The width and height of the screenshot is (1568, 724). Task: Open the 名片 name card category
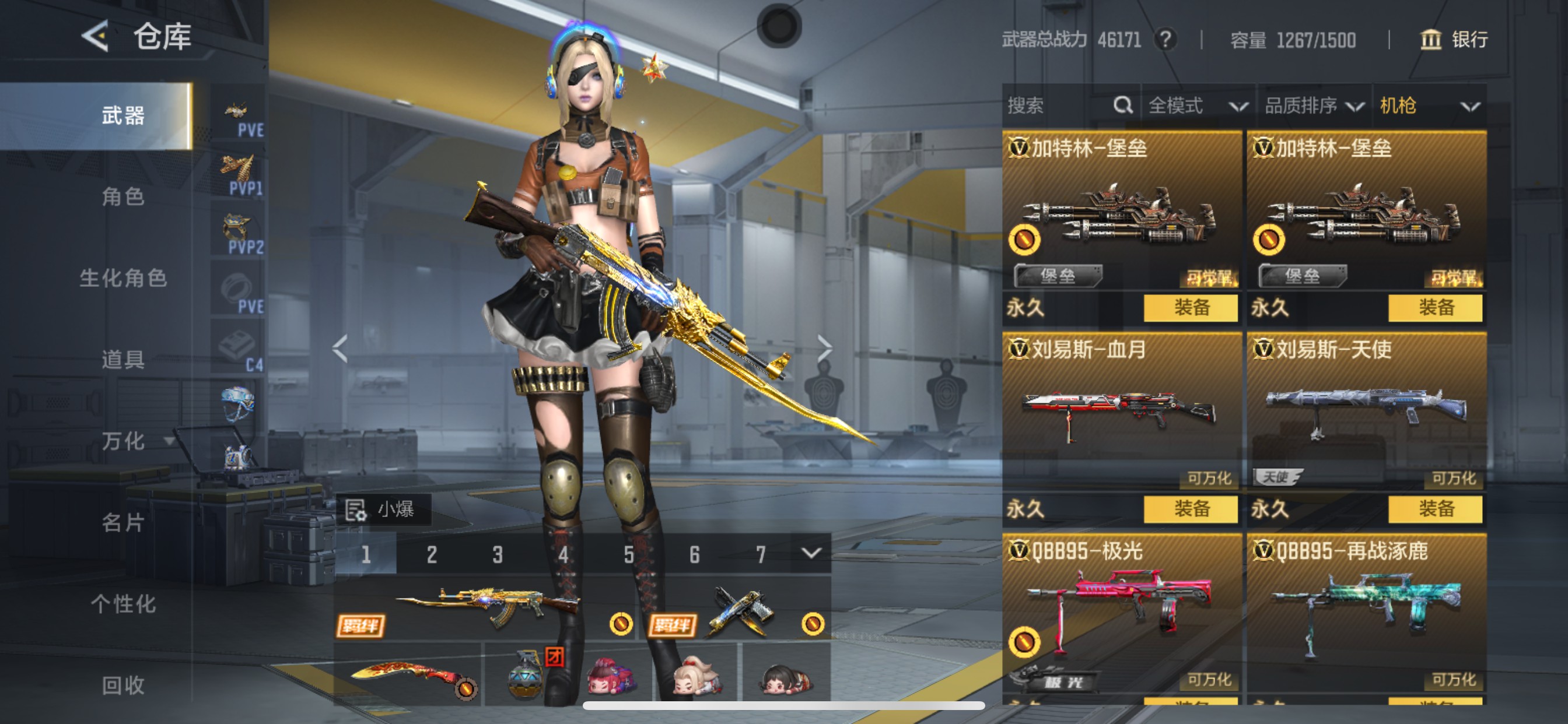(123, 523)
